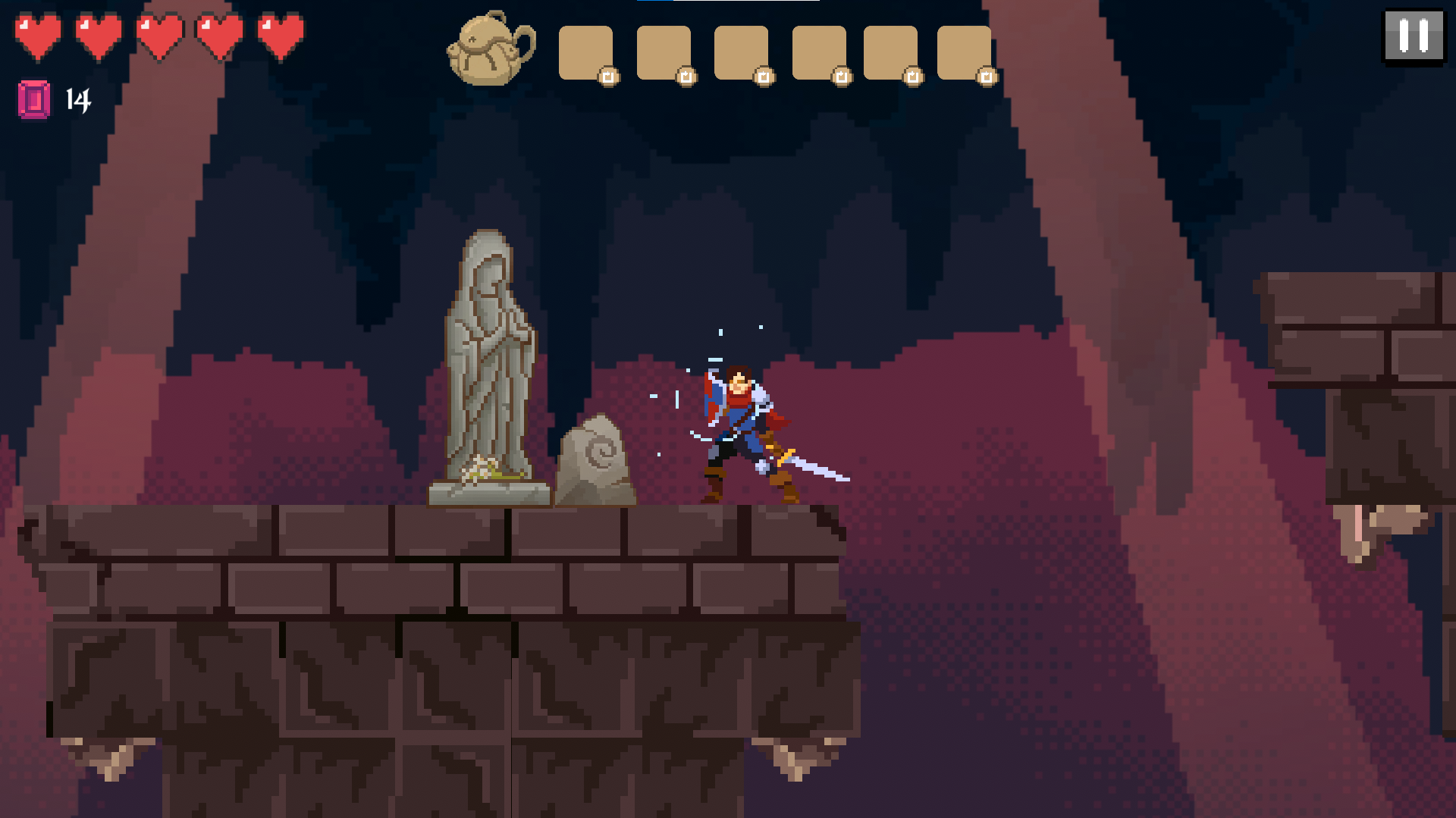Viewport: 1456px width, 818px height.
Task: Pause the game
Action: tap(1414, 36)
